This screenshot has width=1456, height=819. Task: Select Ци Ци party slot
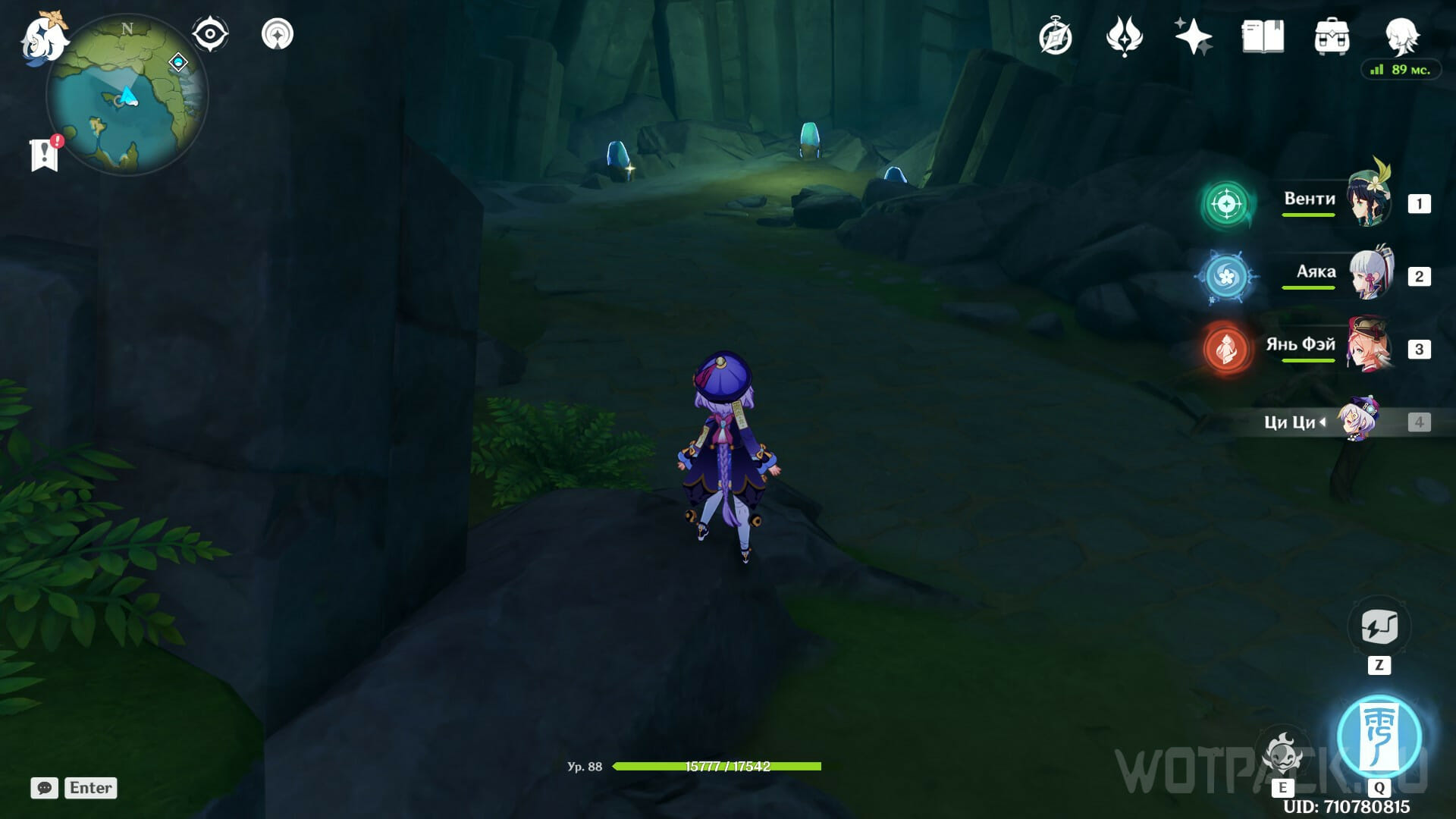(1335, 422)
